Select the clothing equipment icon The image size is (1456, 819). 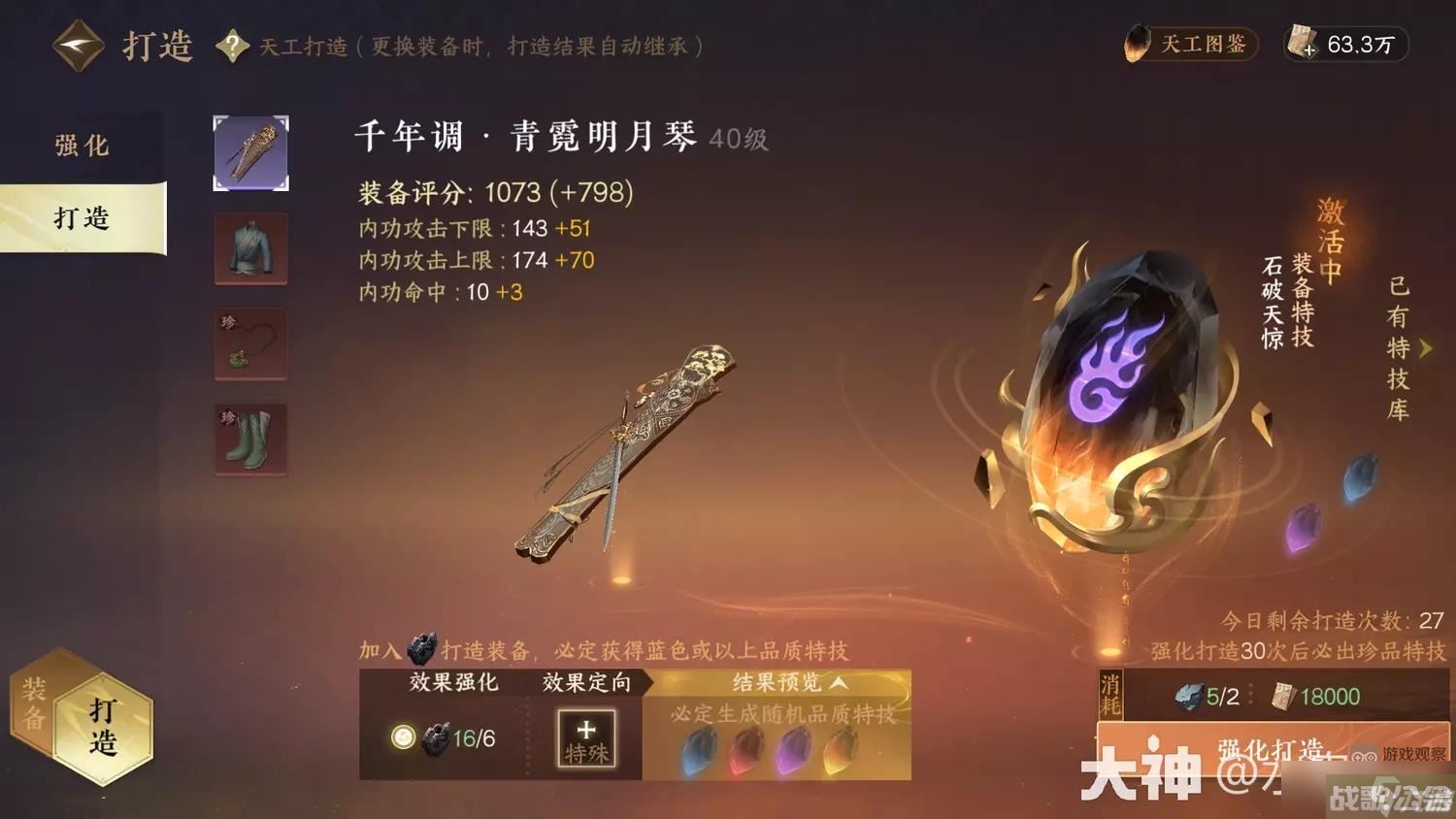pos(249,249)
